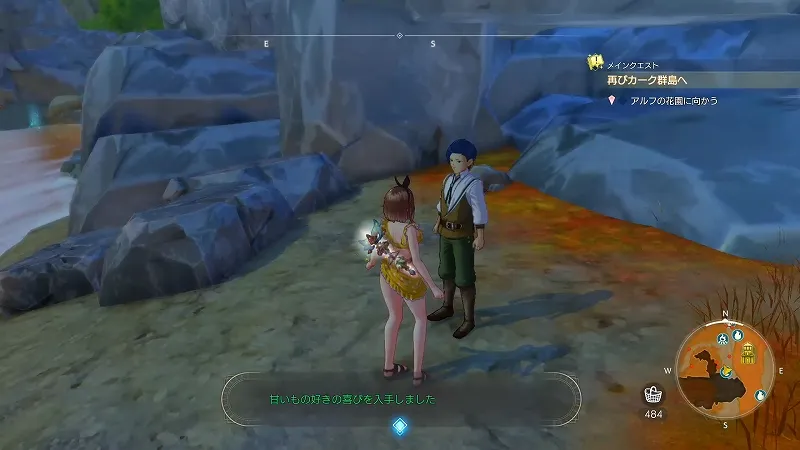
Task: Select the golden building marker on minimap
Action: pyautogui.click(x=749, y=353)
